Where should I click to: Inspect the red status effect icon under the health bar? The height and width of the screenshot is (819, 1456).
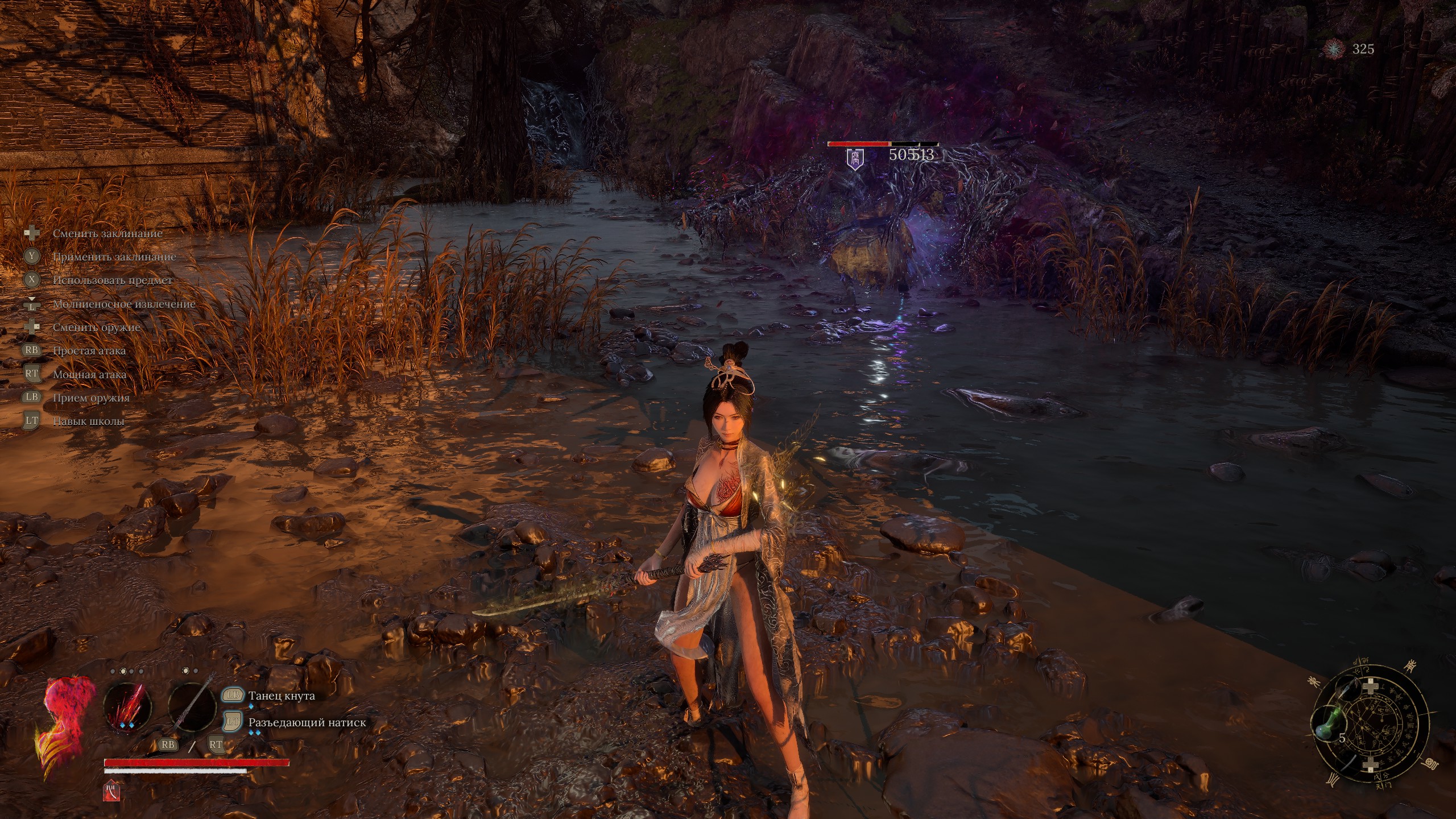pos(110,791)
